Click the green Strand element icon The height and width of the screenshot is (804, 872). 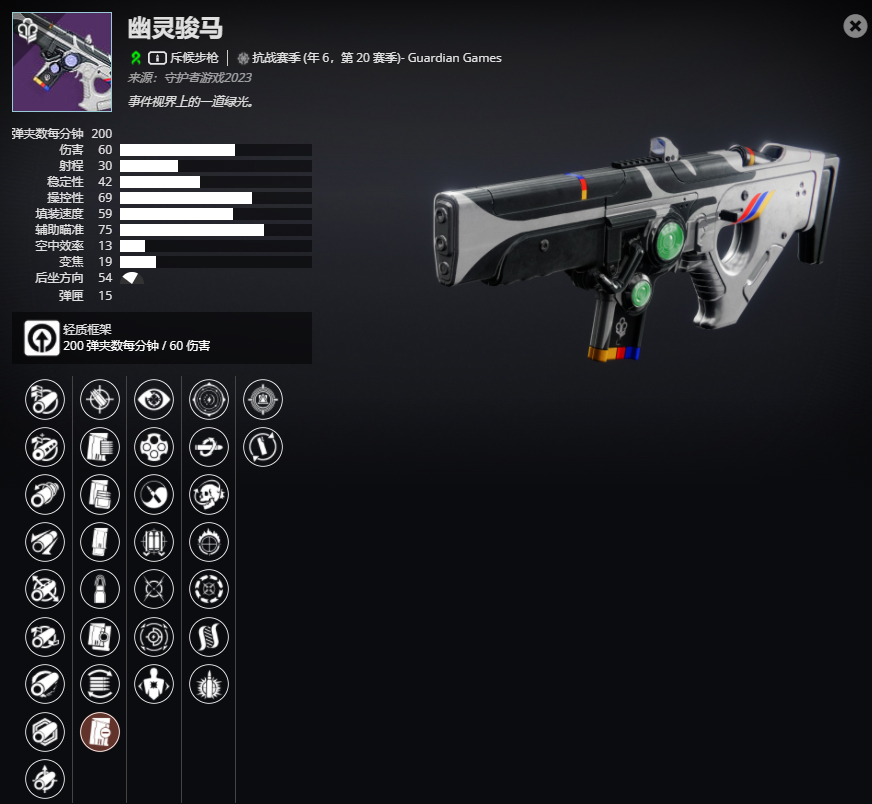tap(136, 57)
